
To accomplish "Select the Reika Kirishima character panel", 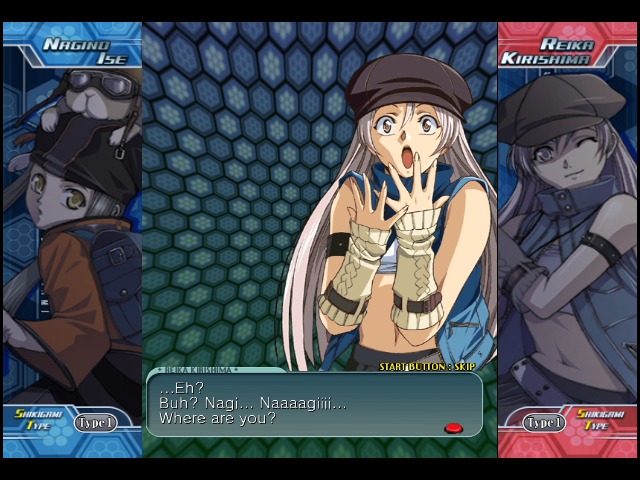I will (x=567, y=230).
